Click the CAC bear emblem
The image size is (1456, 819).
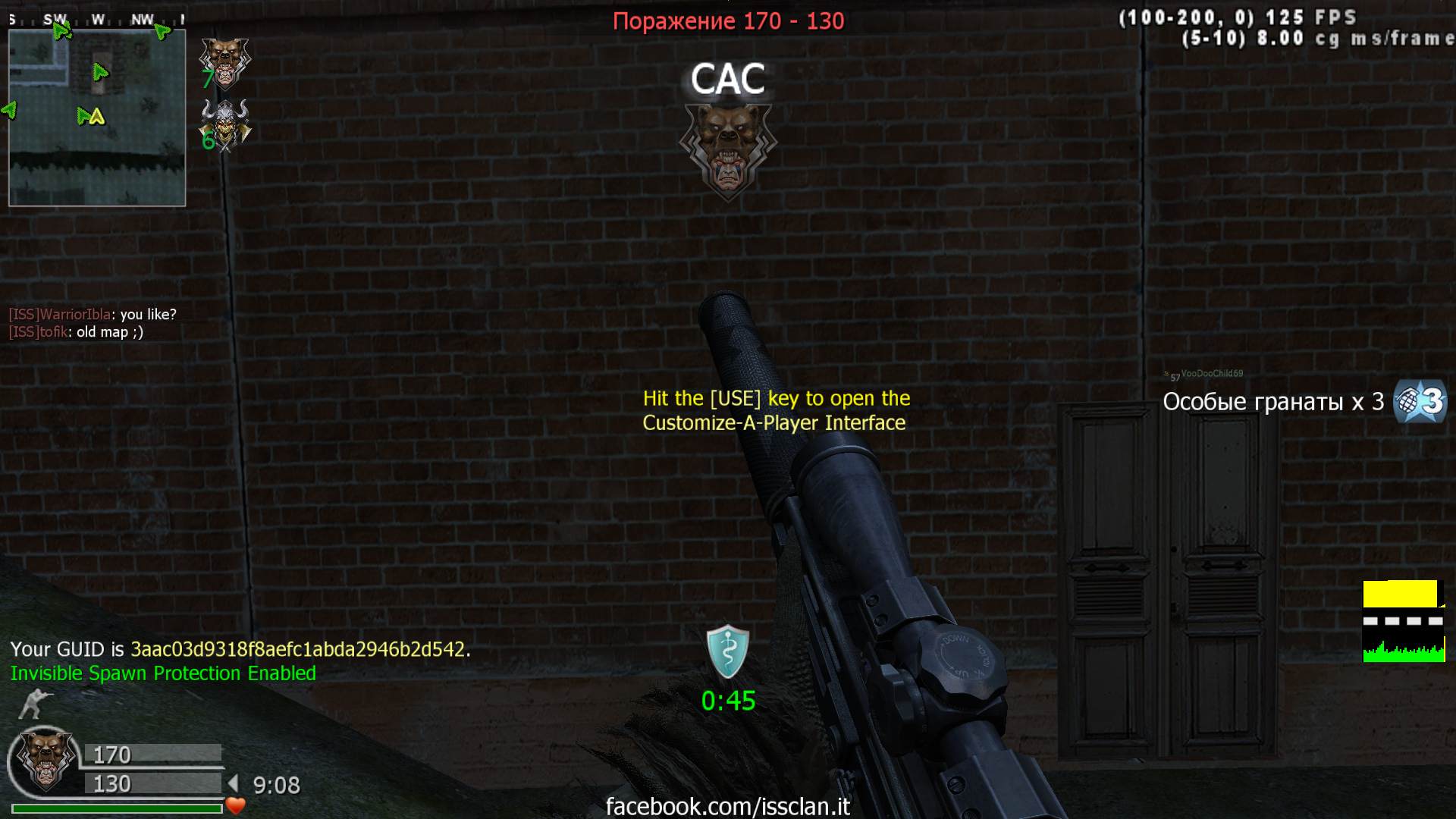pos(727,149)
